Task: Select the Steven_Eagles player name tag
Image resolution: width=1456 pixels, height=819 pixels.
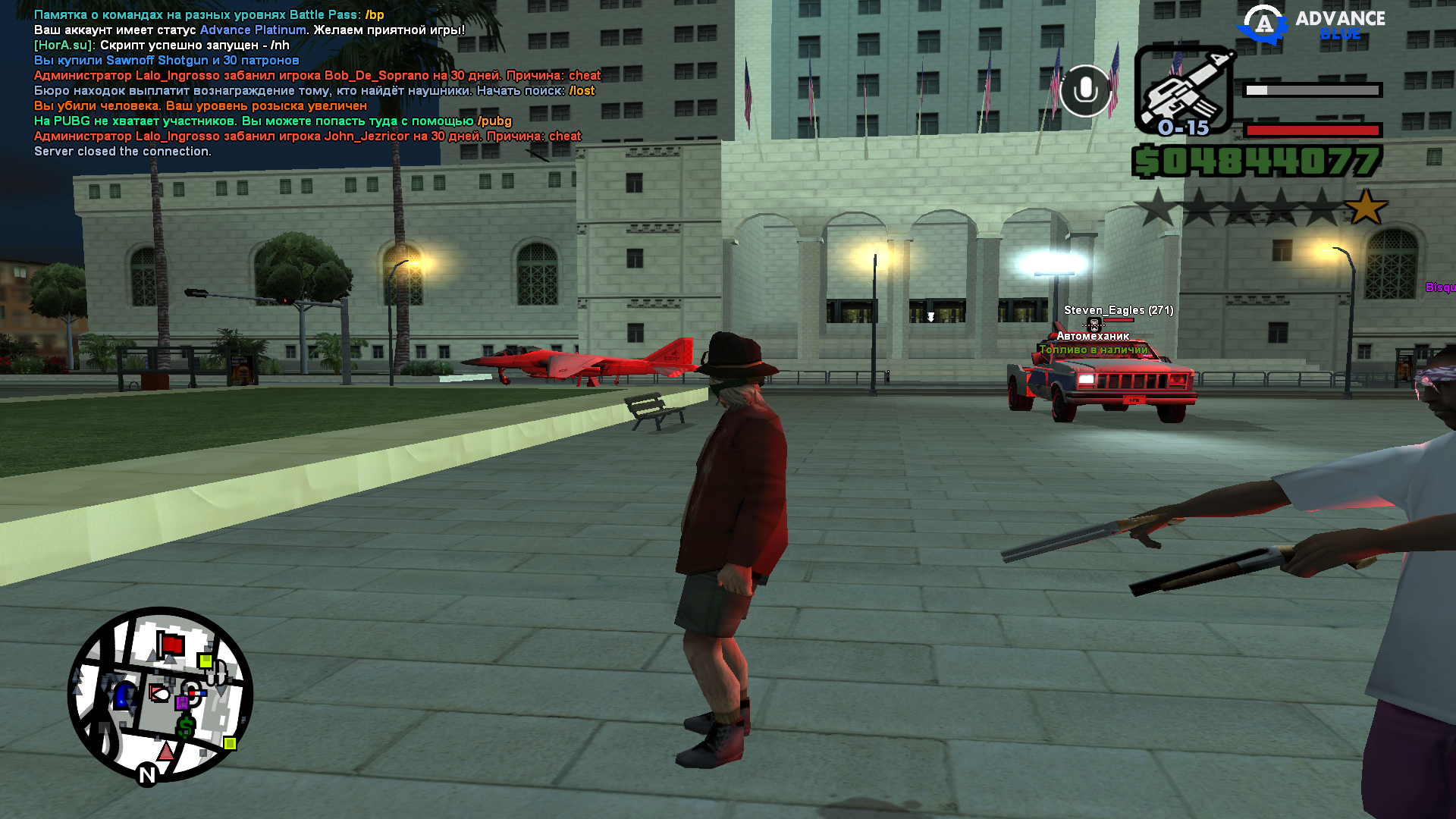Action: [x=1118, y=310]
